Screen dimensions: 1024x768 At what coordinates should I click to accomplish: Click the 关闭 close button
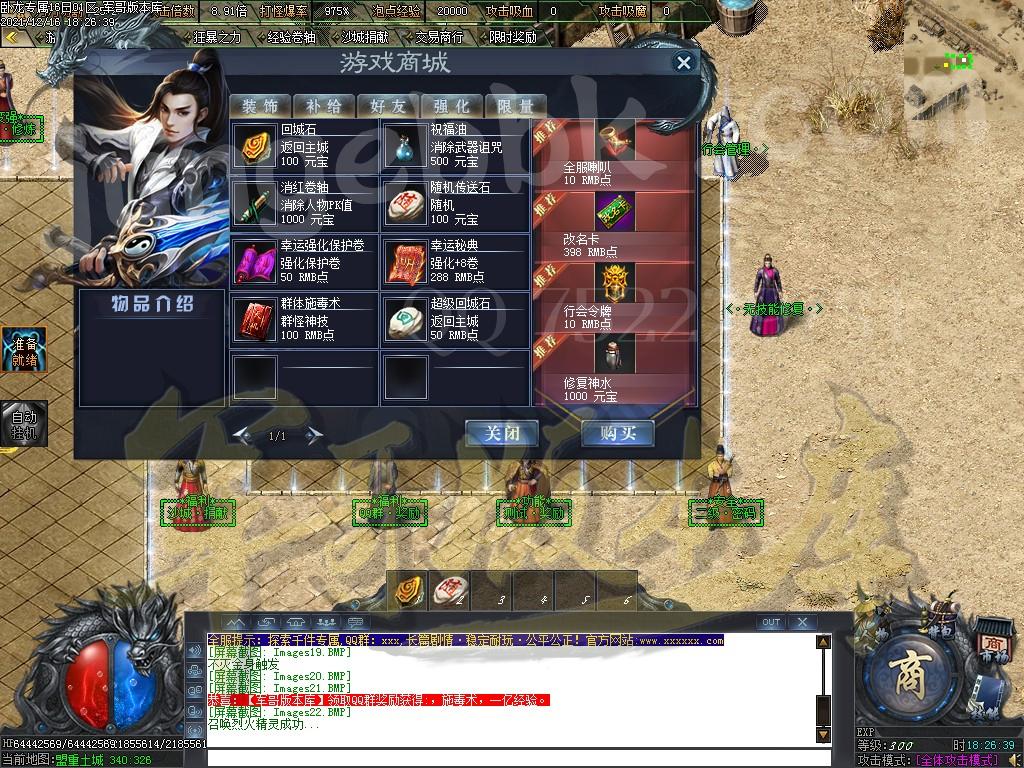[501, 434]
